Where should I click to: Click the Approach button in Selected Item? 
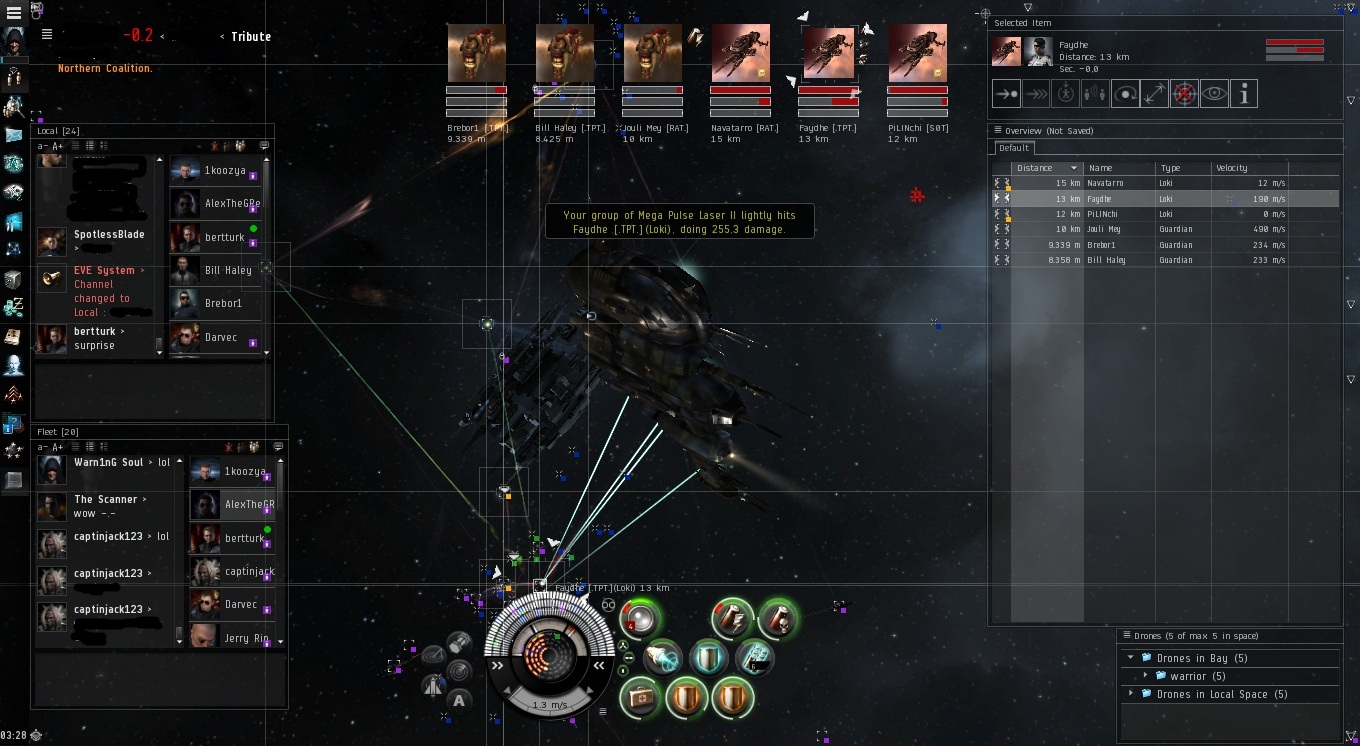tap(1006, 94)
